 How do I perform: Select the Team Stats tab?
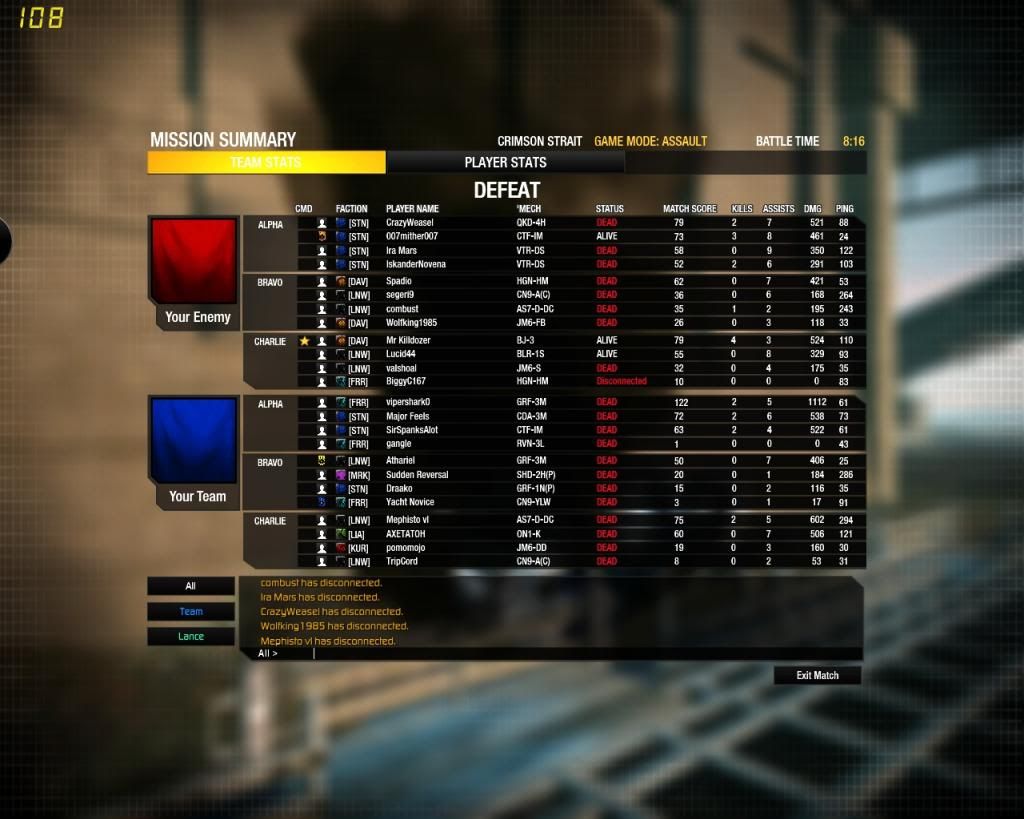pos(266,162)
